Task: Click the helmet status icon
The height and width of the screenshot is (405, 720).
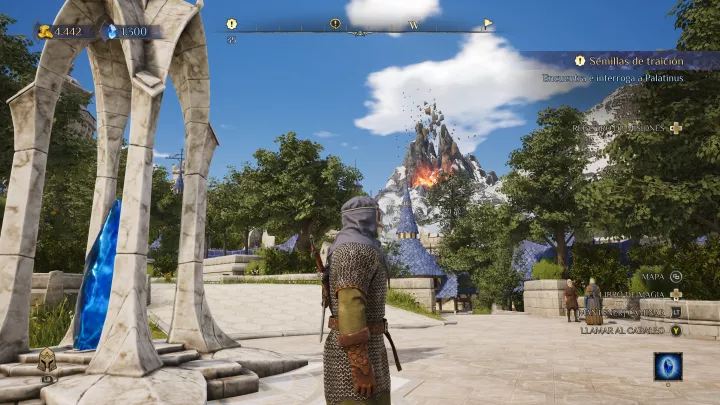Action: click(47, 362)
